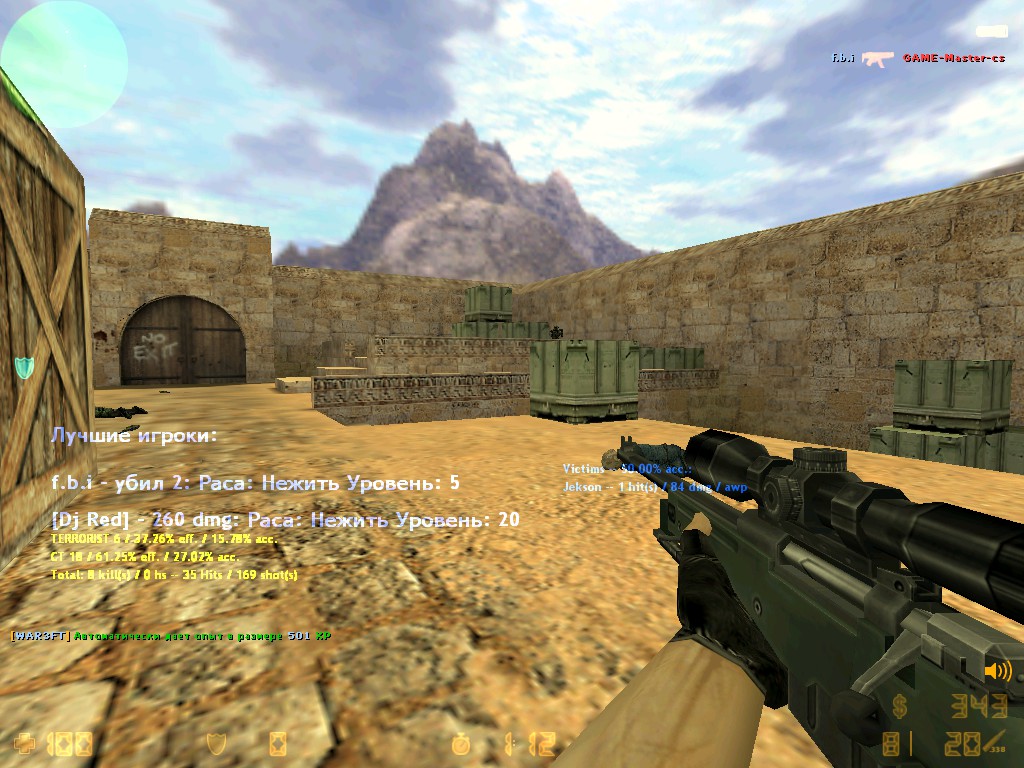Viewport: 1024px width, 768px height.
Task: Click the teal shield icon beside the crate
Action: pos(24,367)
